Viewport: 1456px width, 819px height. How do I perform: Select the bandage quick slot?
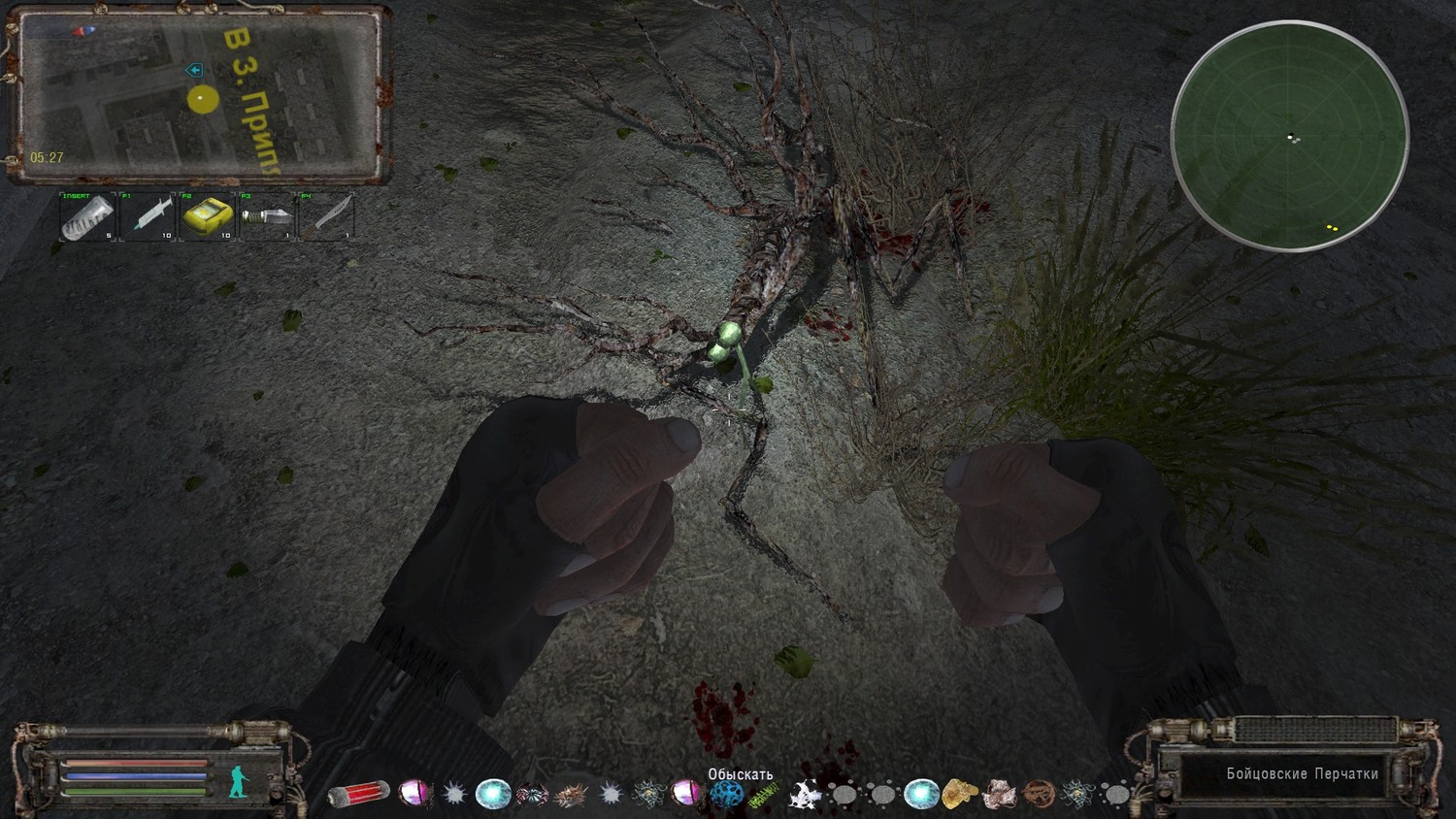click(87, 216)
